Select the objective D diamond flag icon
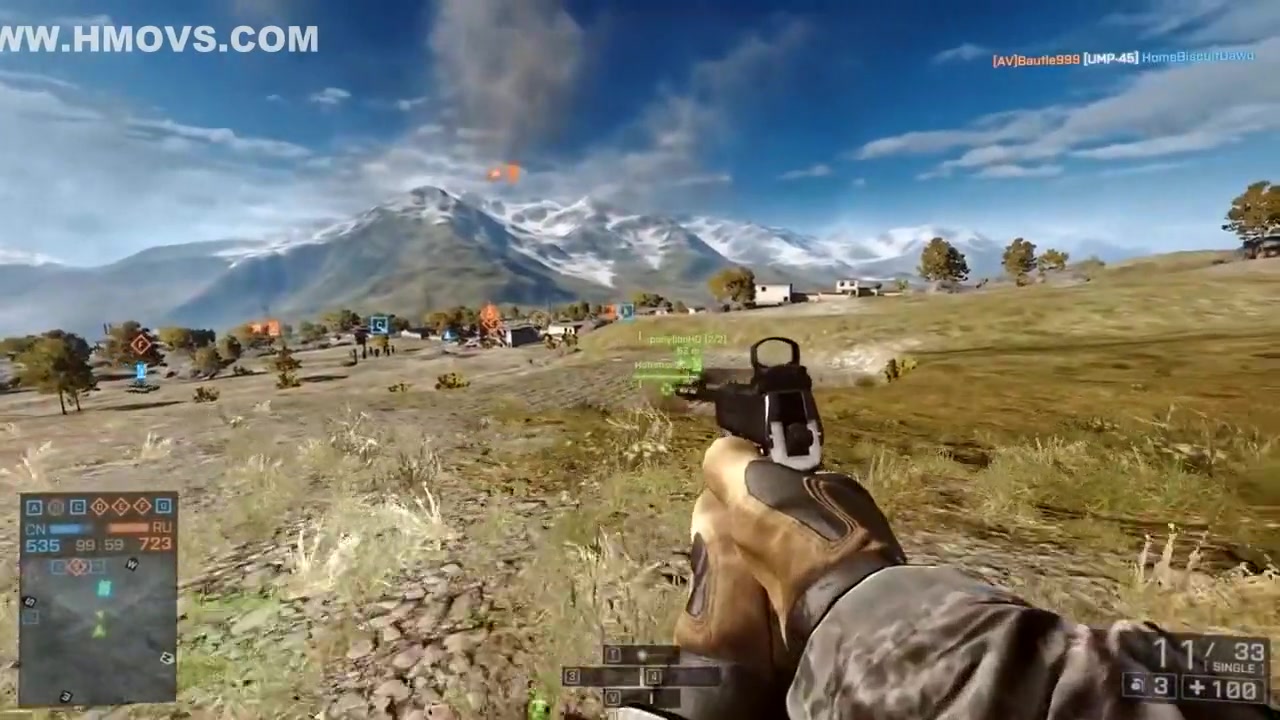The width and height of the screenshot is (1280, 720). point(100,507)
